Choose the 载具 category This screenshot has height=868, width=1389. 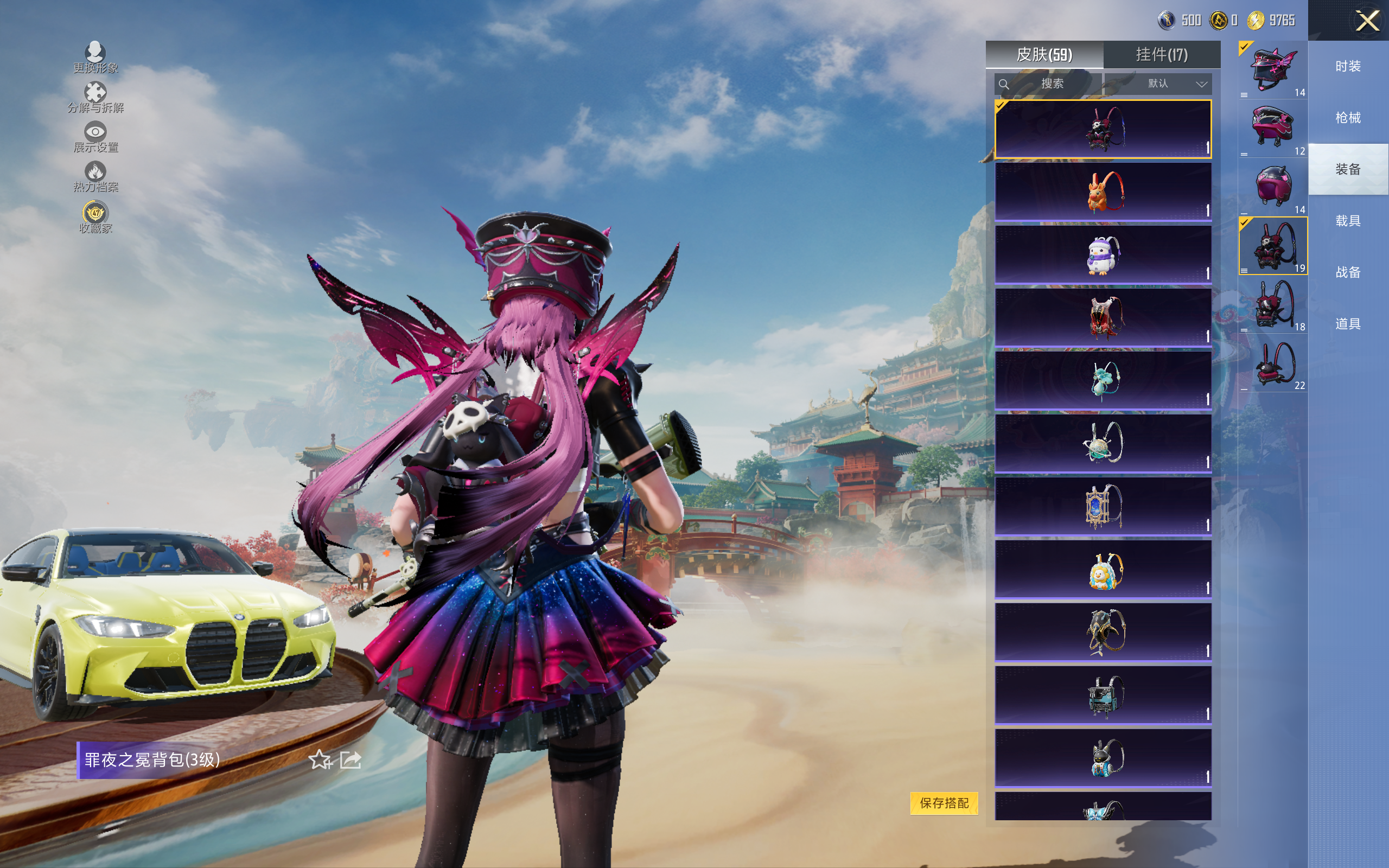point(1348,221)
